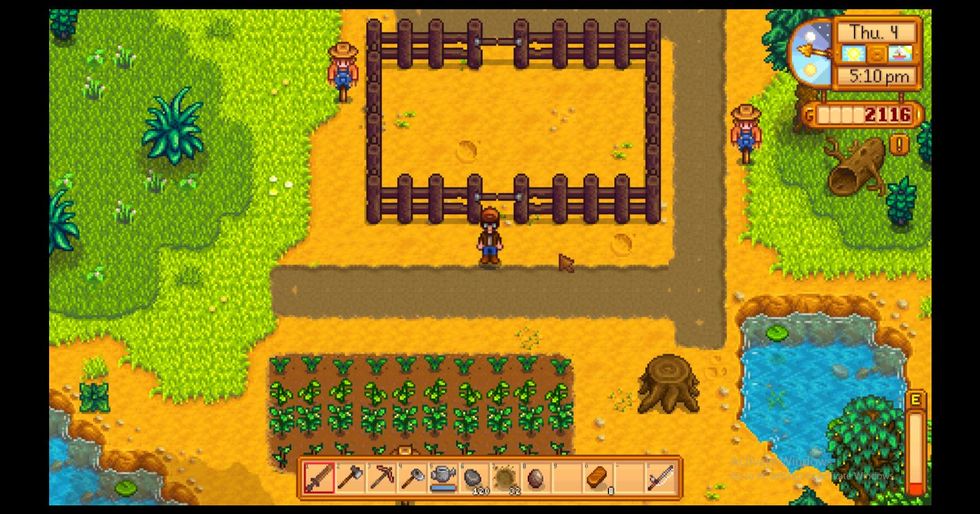Open the quest journal exclamation icon
This screenshot has height=514, width=980.
coord(899,145)
